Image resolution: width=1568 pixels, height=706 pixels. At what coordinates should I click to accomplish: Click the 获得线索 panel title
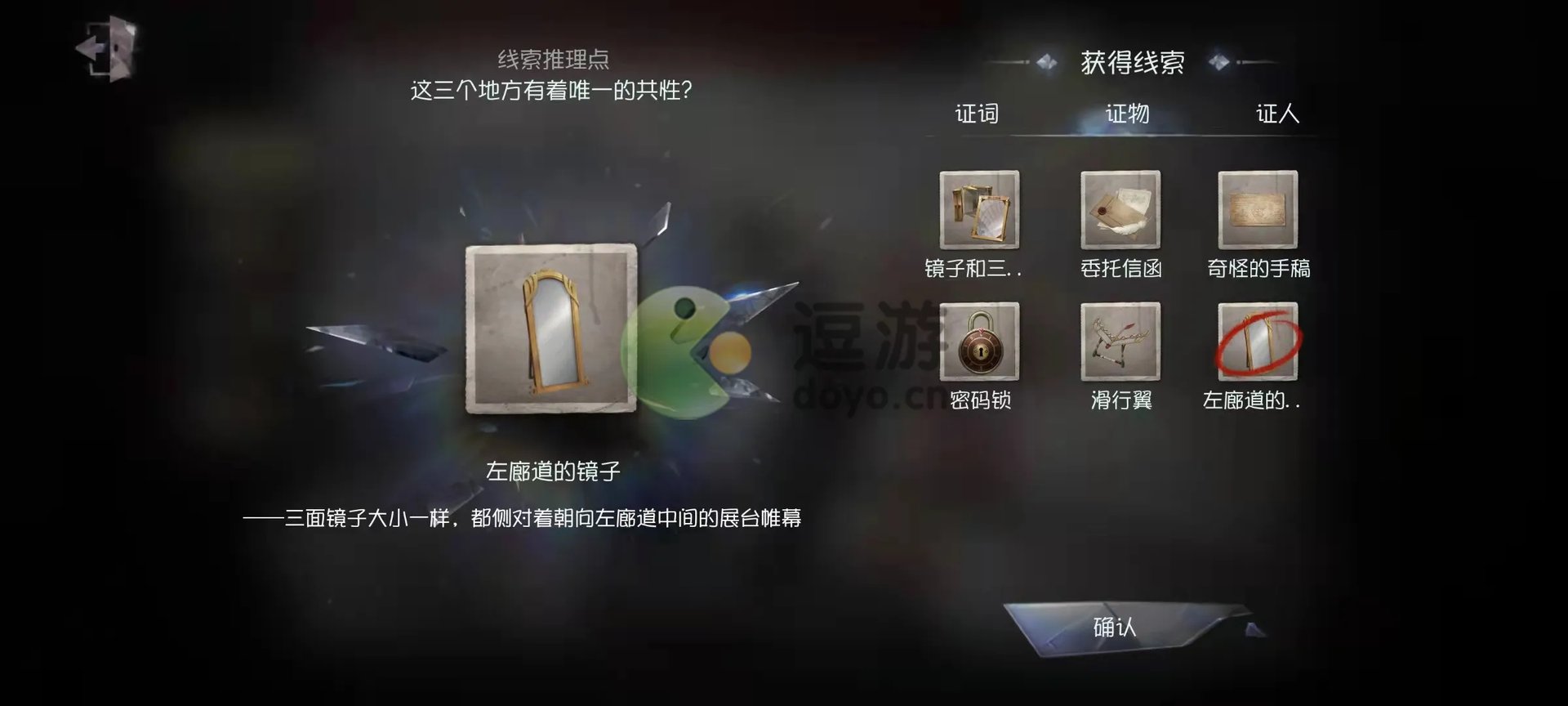(x=1135, y=60)
